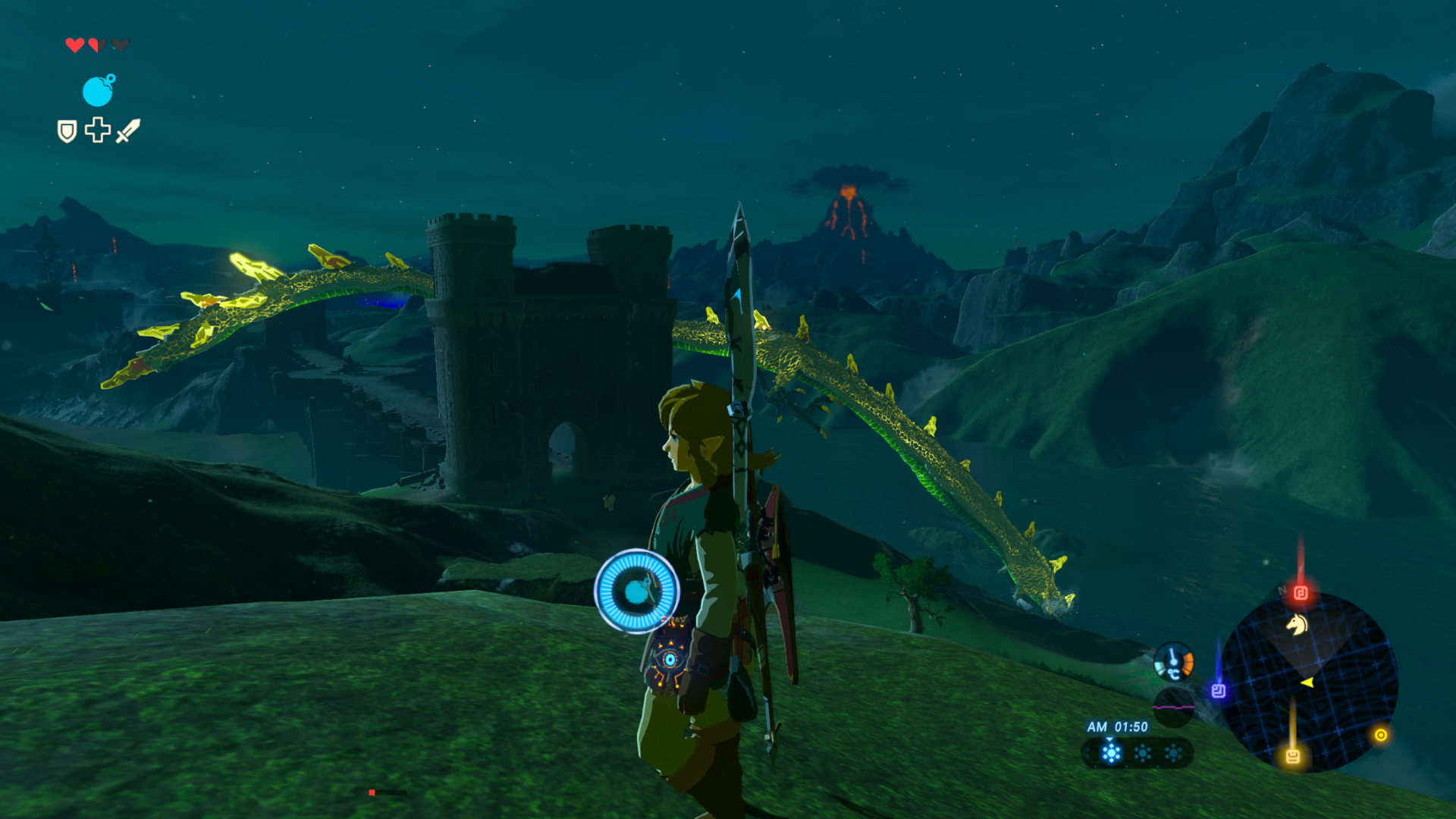Select the blue shrine marker beside minimap
The height and width of the screenshot is (819, 1456).
pyautogui.click(x=1219, y=690)
